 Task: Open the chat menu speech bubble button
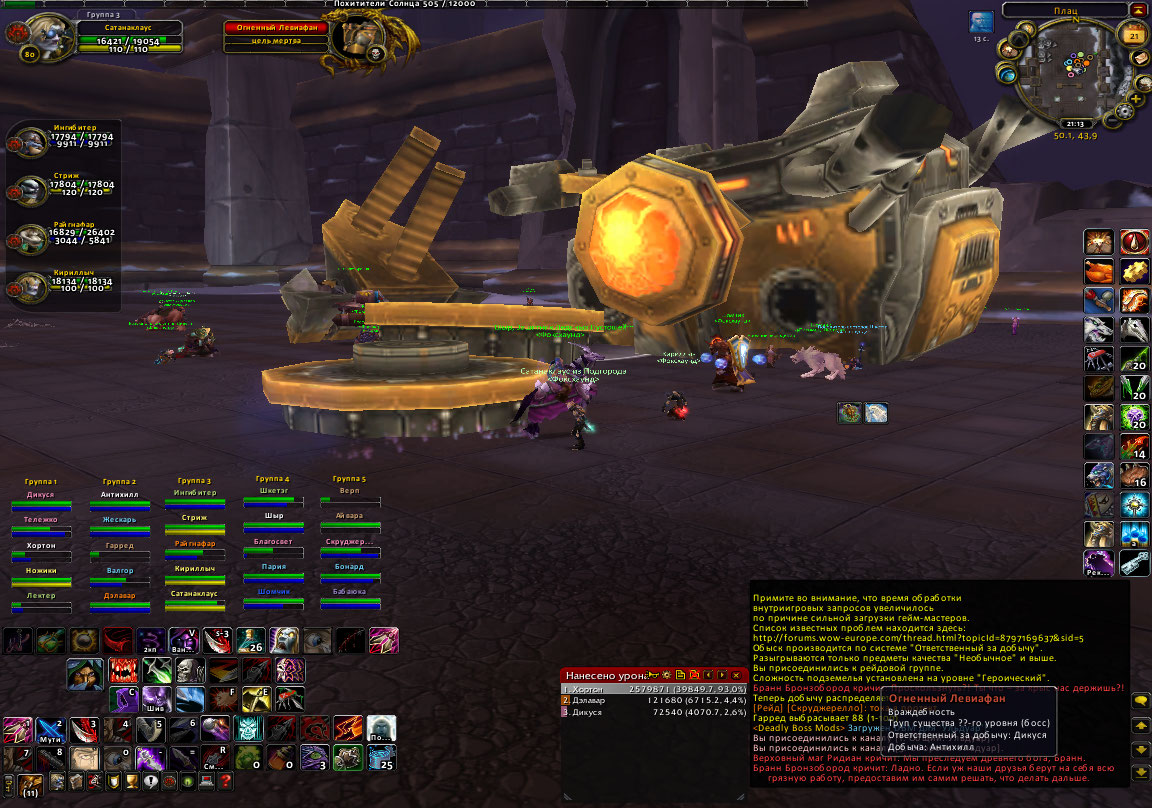pyautogui.click(x=1139, y=700)
